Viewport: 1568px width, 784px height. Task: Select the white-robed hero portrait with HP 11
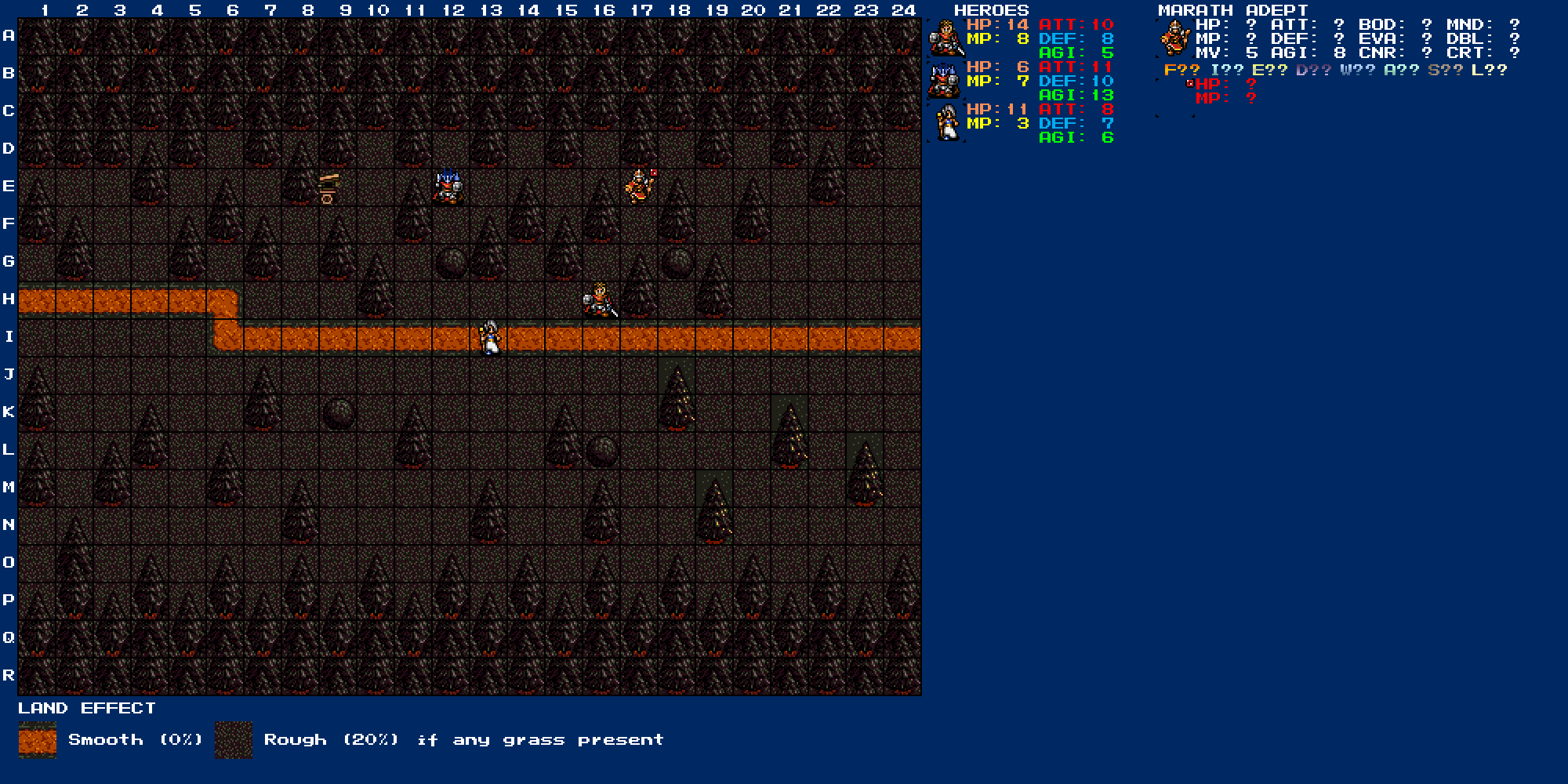(946, 123)
